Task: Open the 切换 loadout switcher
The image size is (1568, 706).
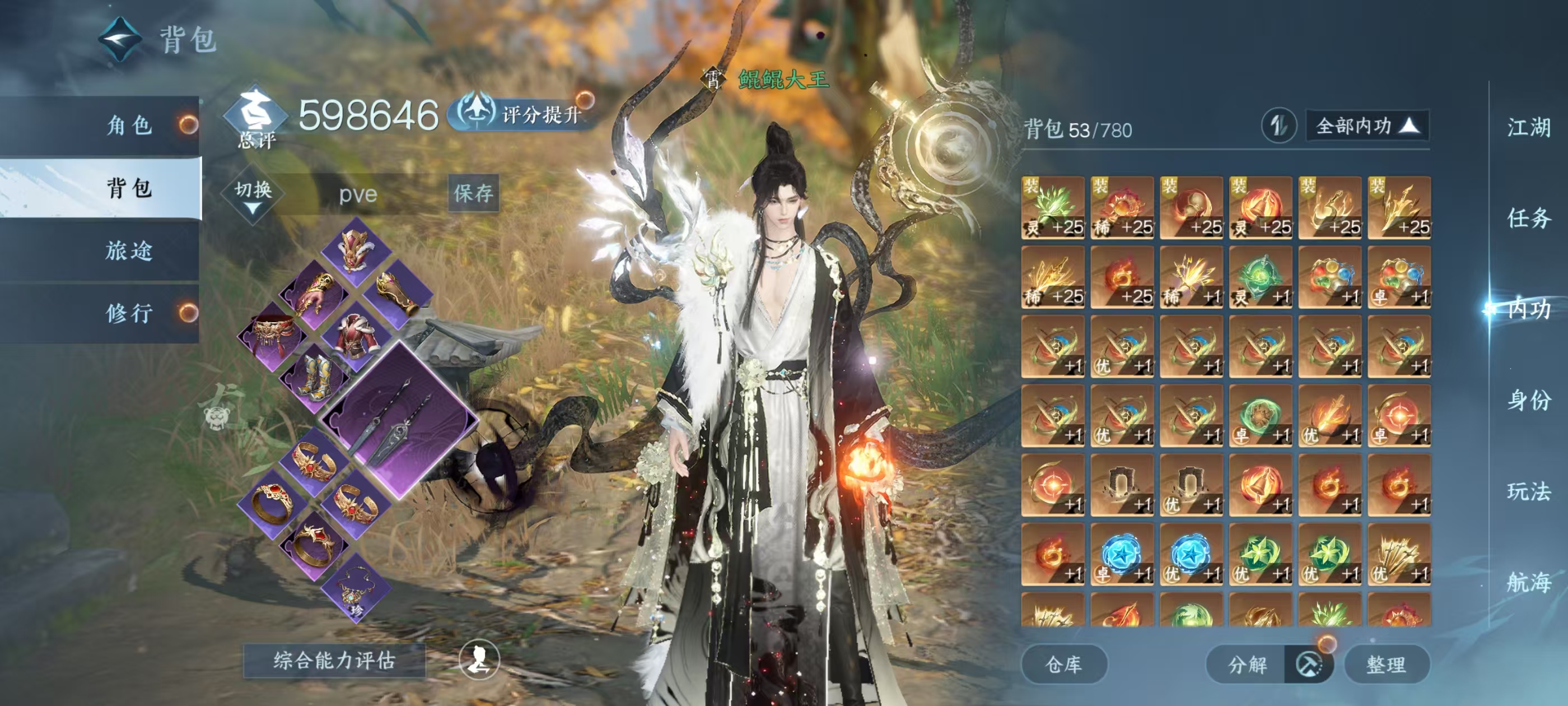Action: 253,194
